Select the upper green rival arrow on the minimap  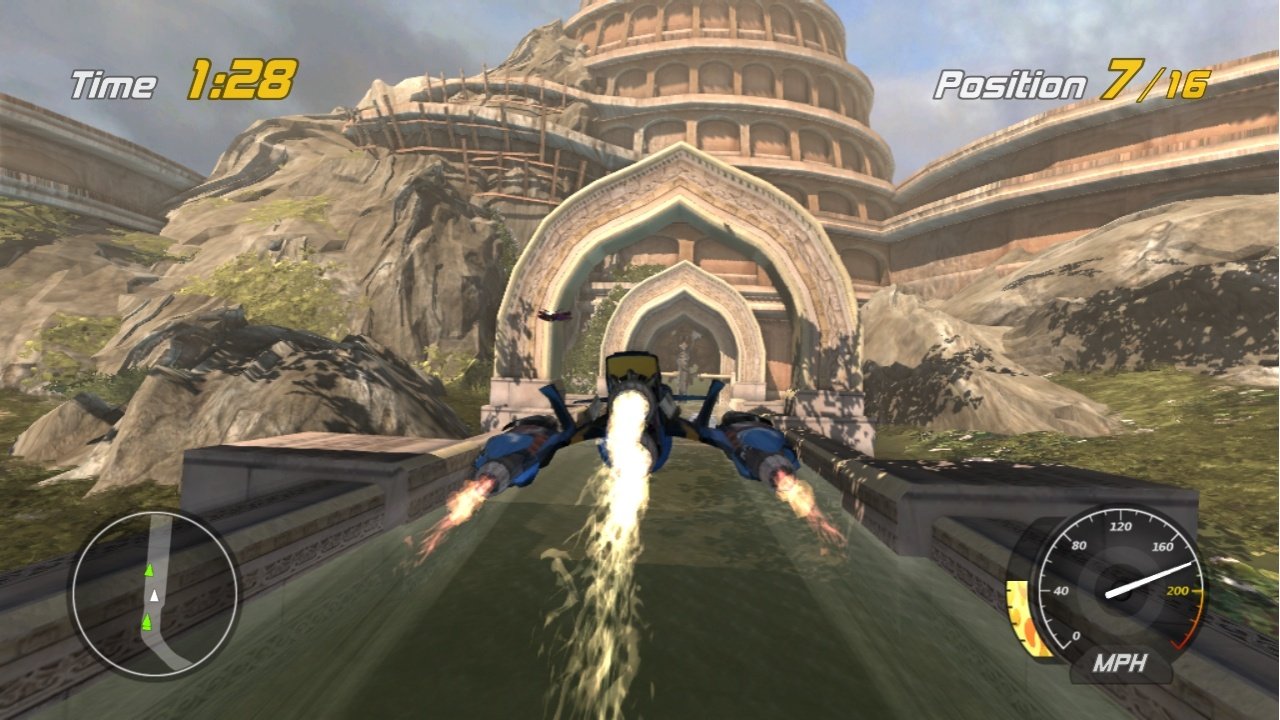pyautogui.click(x=149, y=570)
